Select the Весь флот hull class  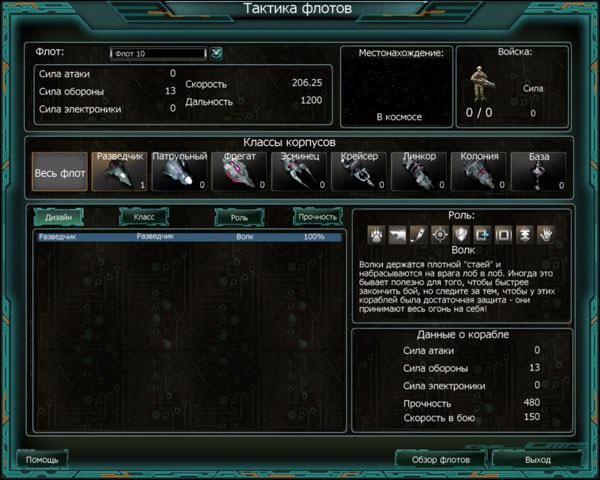(59, 171)
